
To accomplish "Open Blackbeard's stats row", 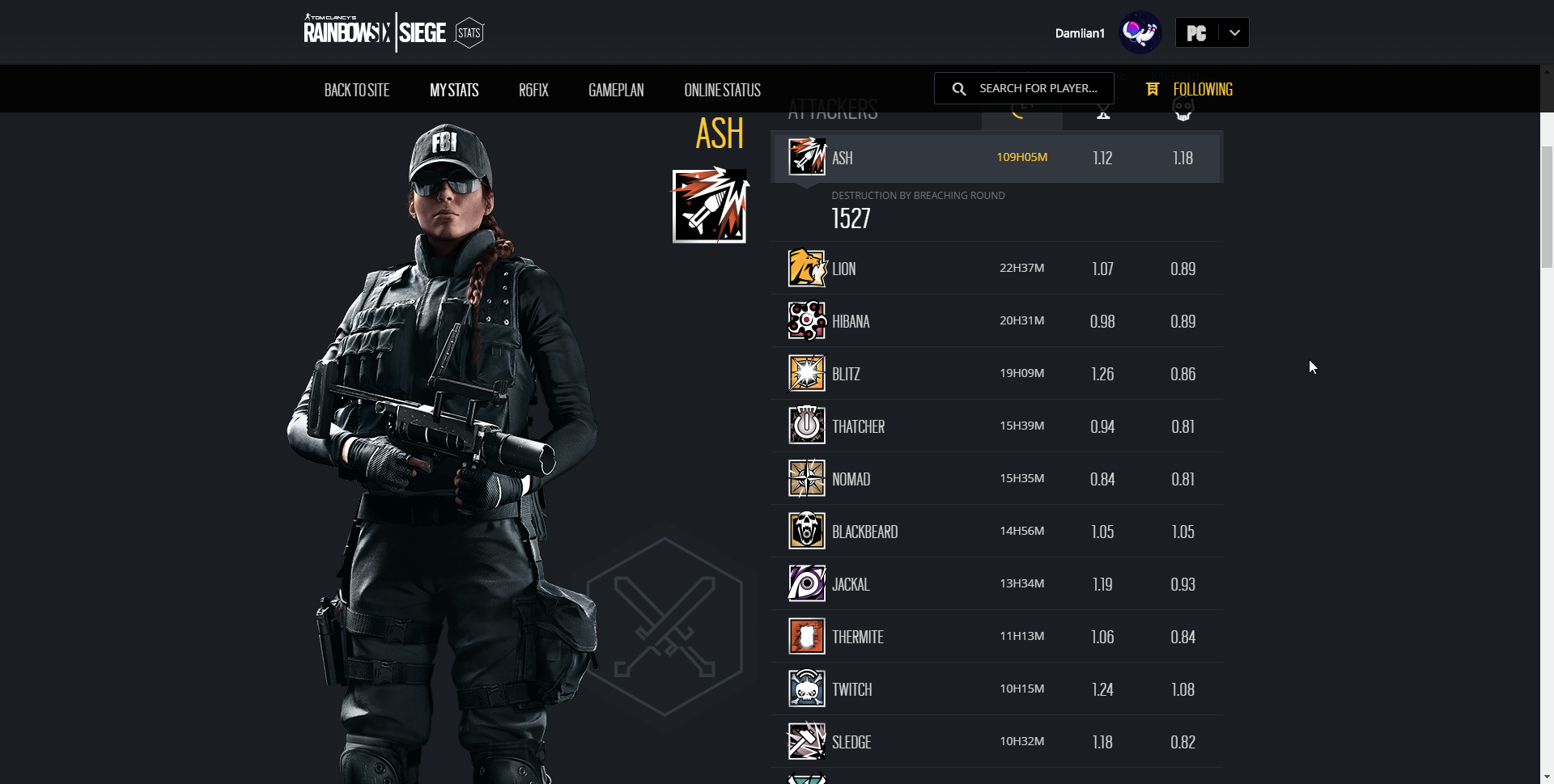I will (996, 532).
